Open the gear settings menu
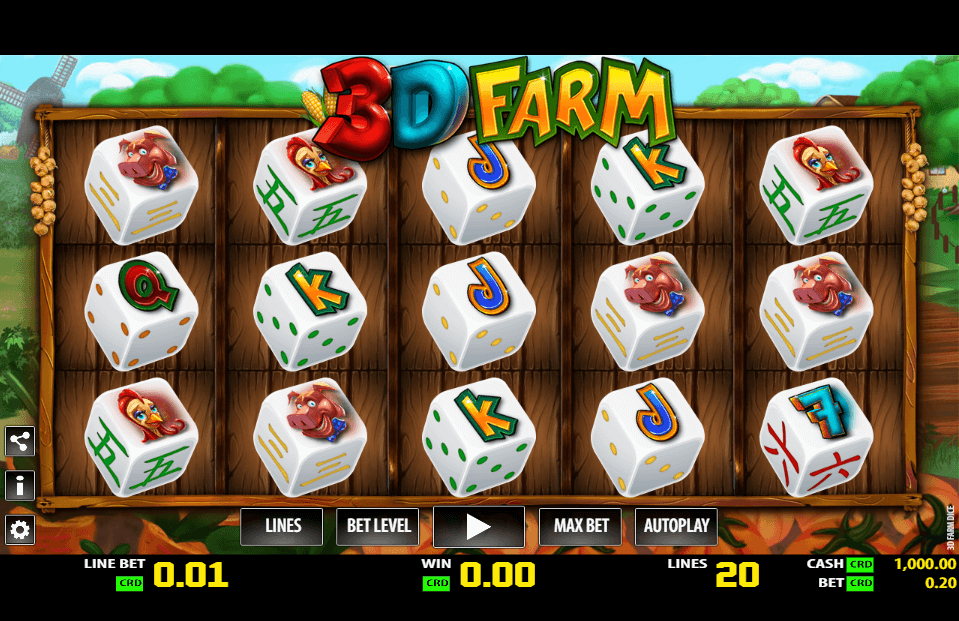The height and width of the screenshot is (621, 959). 20,529
